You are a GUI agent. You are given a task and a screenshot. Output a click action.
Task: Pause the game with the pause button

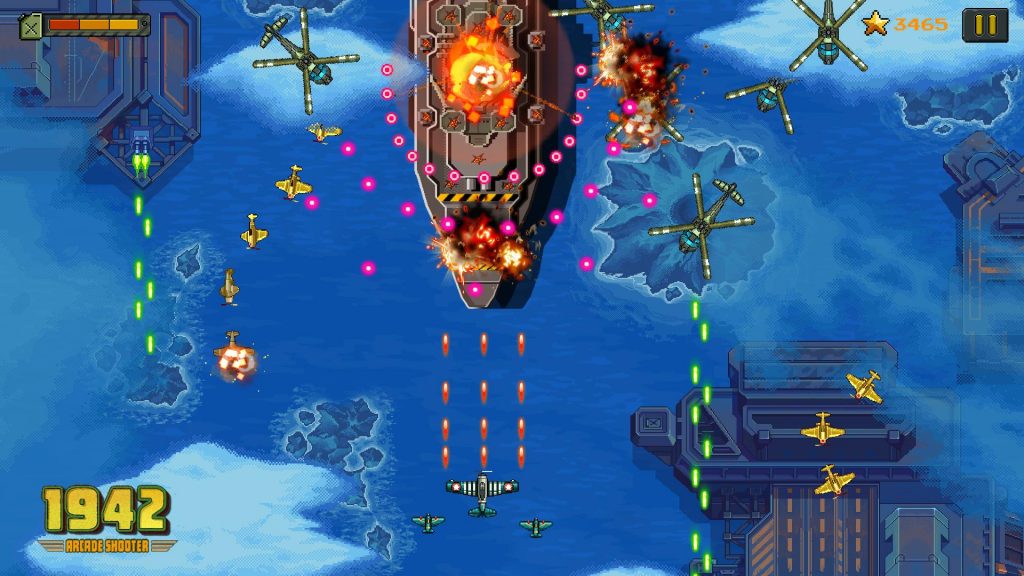(x=984, y=25)
